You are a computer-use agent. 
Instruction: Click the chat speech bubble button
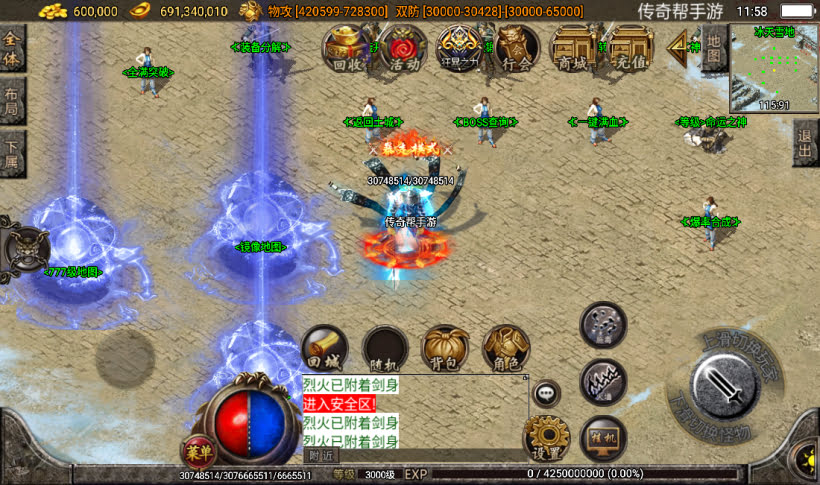[x=546, y=393]
